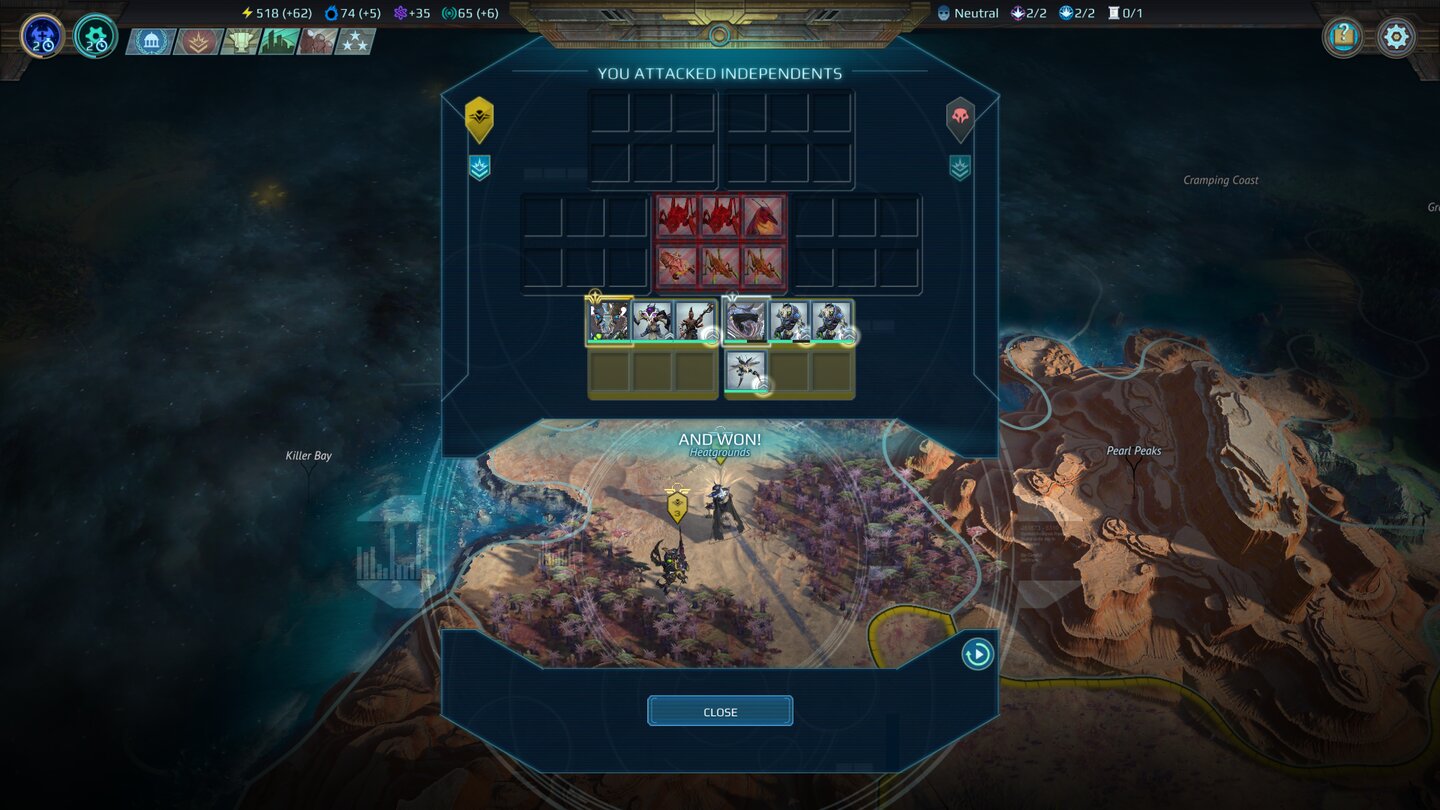The width and height of the screenshot is (1440, 810).
Task: Select the winged flying unit portrait
Action: pyautogui.click(x=746, y=371)
